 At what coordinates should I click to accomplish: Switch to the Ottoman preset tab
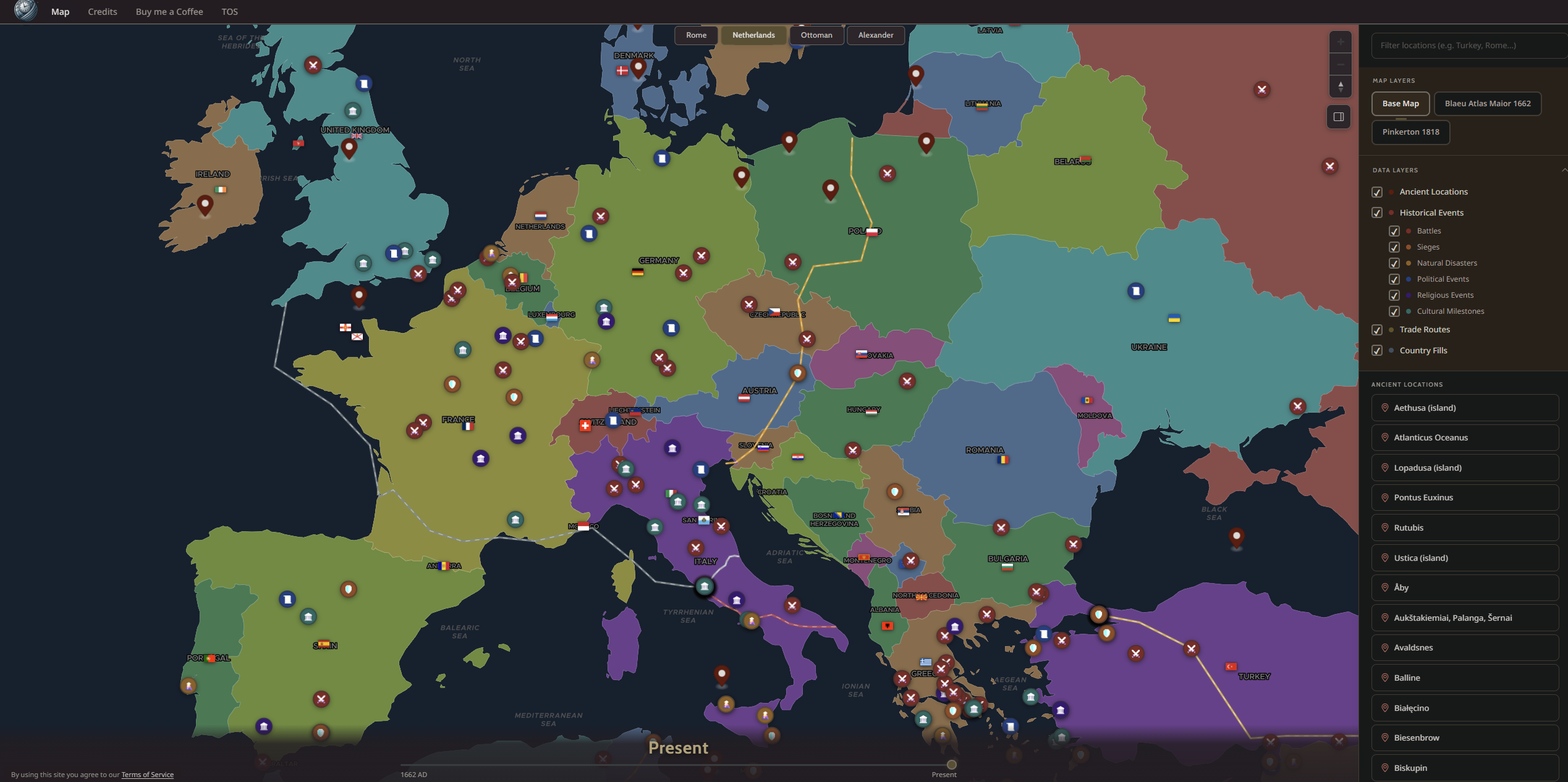816,35
